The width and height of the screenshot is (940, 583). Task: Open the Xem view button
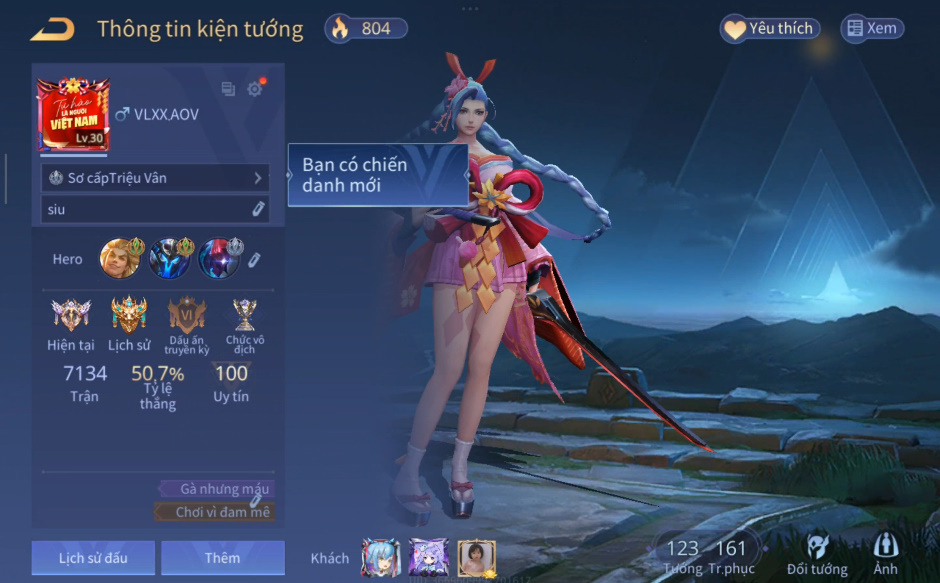click(871, 29)
